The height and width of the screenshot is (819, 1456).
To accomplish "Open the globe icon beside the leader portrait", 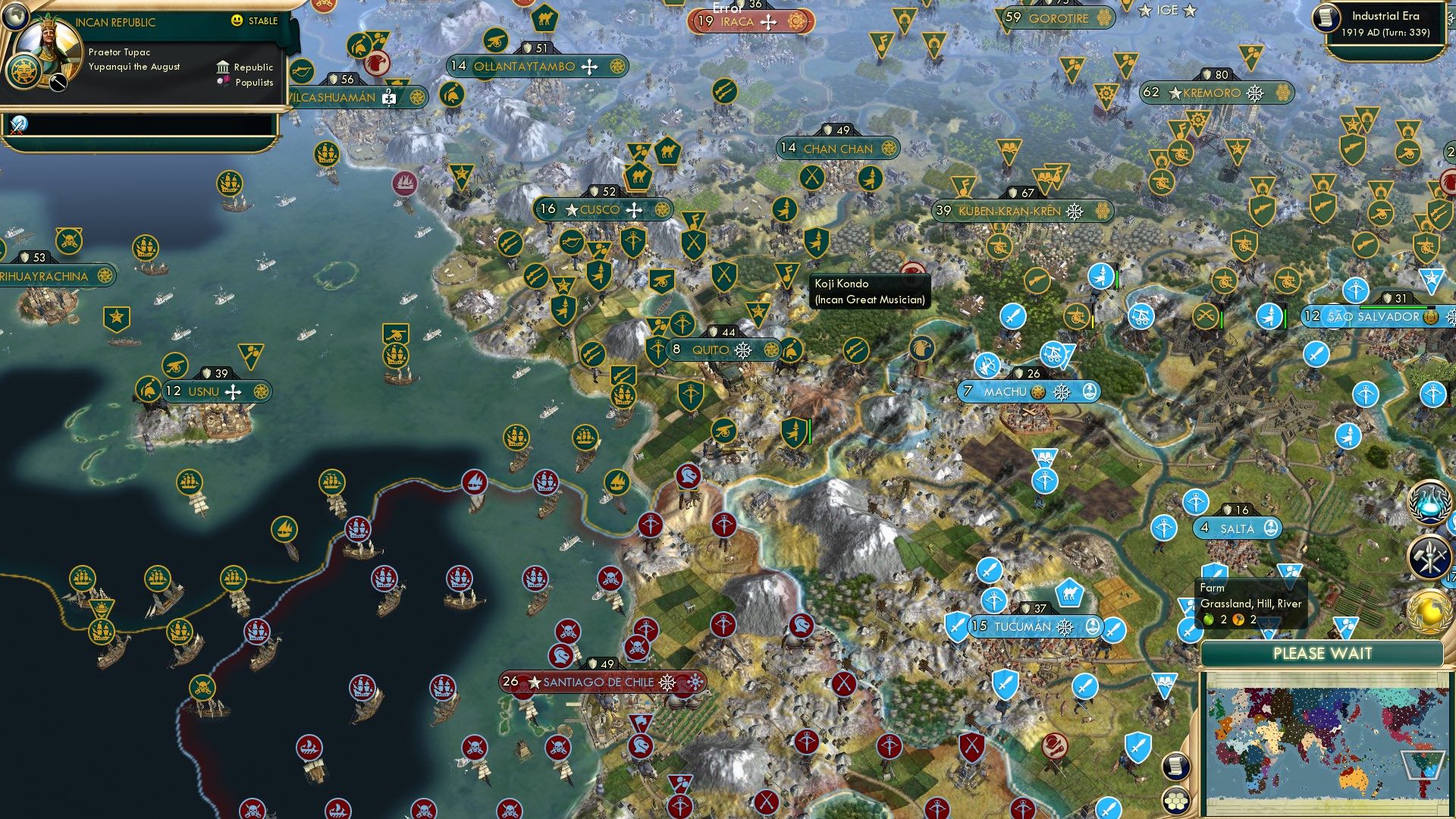I will pos(24,72).
